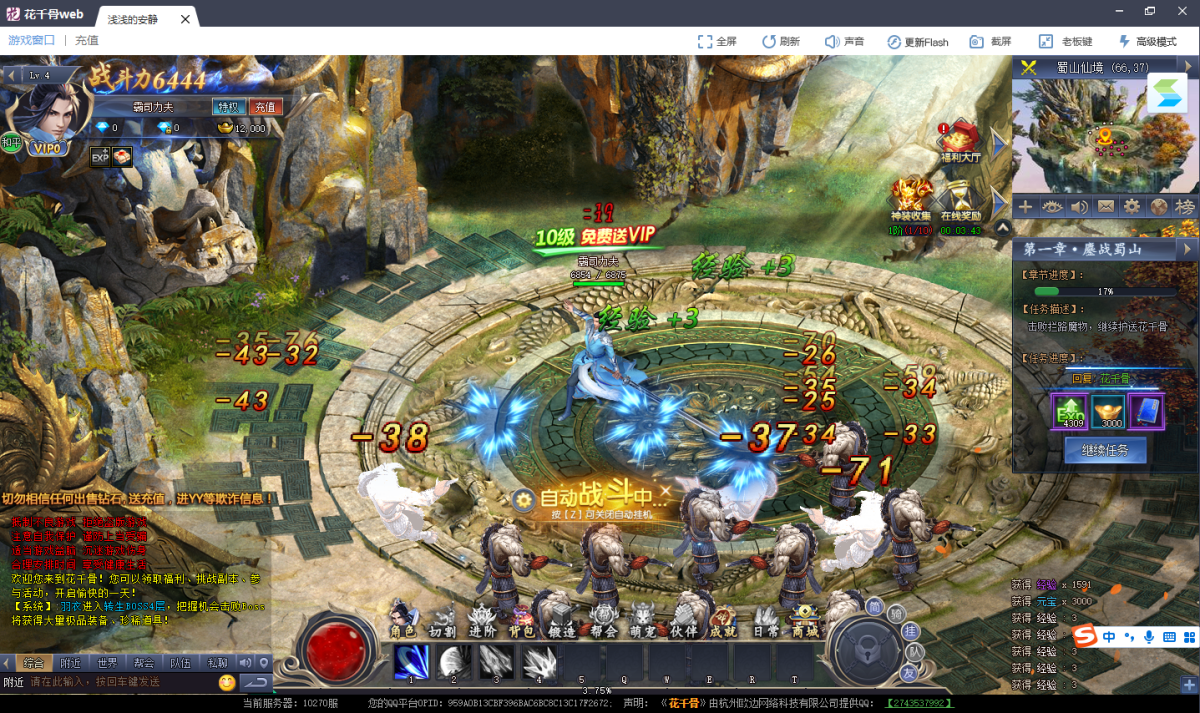This screenshot has width=1200, height=713.
Task: Close the 自动战斗中 auto-battle banner
Action: coord(665,491)
